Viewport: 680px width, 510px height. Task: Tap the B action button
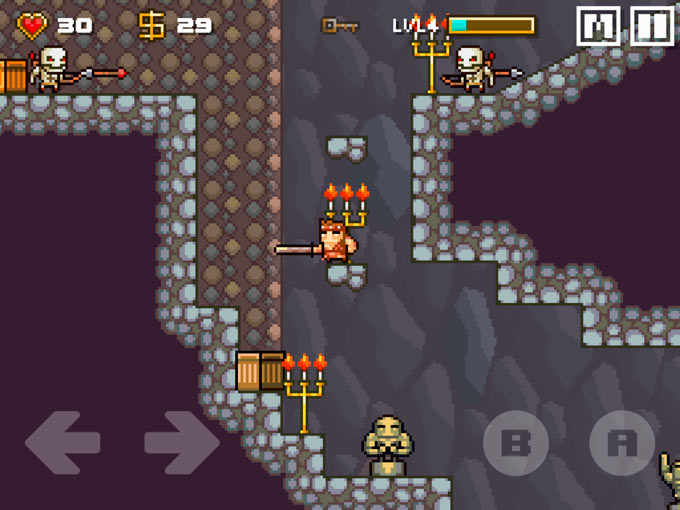tap(516, 442)
